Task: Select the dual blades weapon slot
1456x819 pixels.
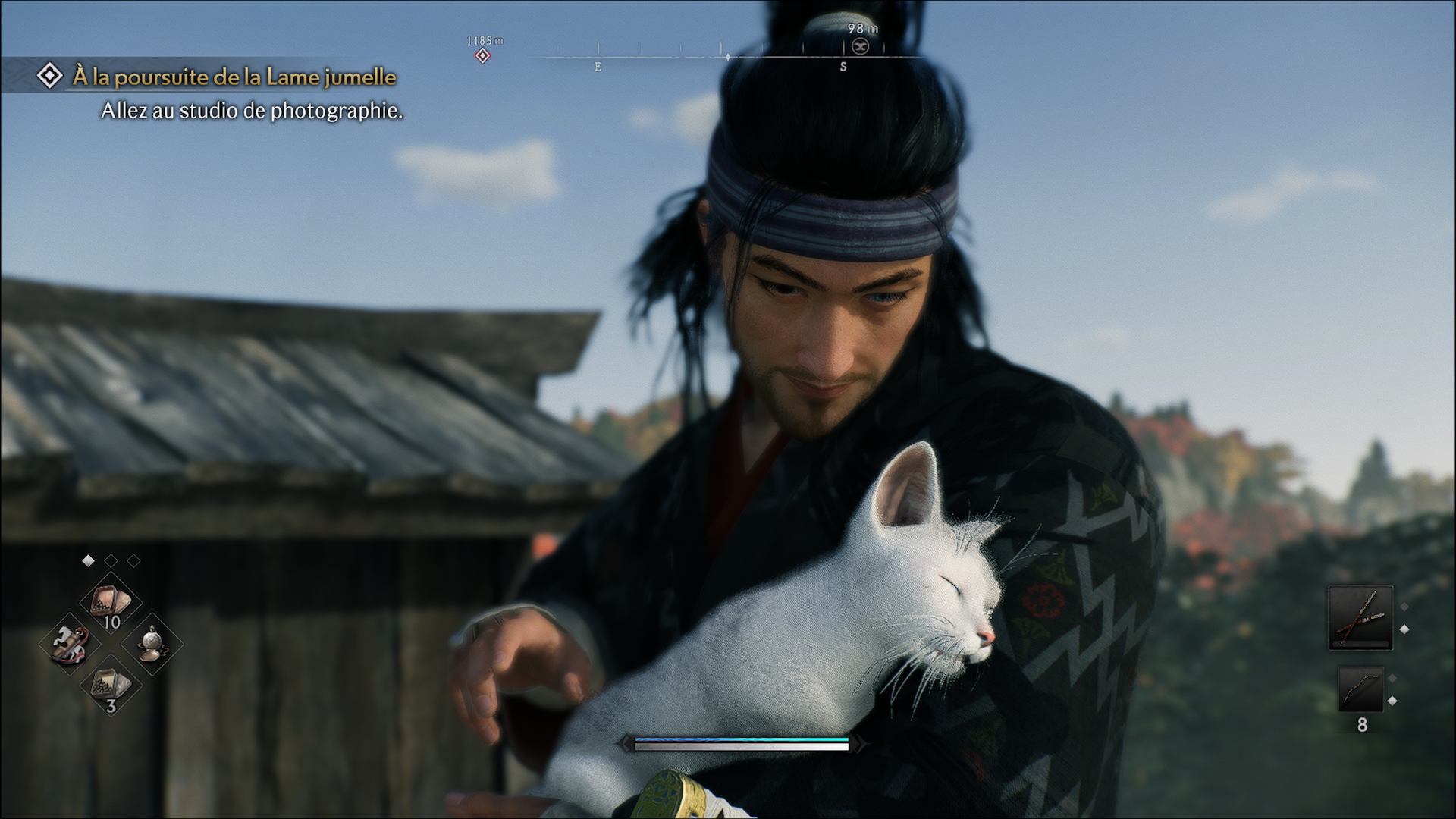Action: pyautogui.click(x=1360, y=617)
